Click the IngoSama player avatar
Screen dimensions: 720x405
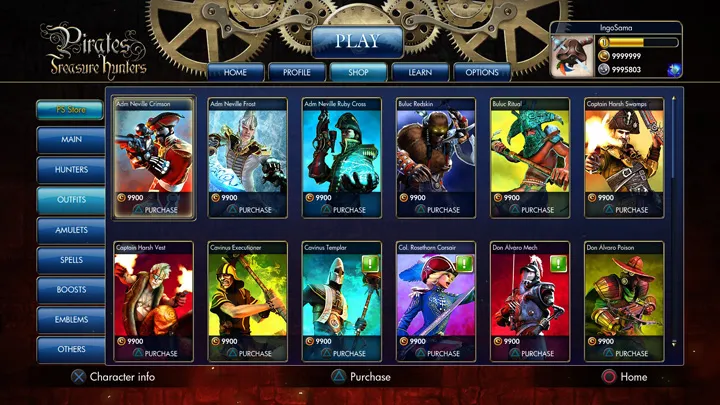click(x=574, y=56)
